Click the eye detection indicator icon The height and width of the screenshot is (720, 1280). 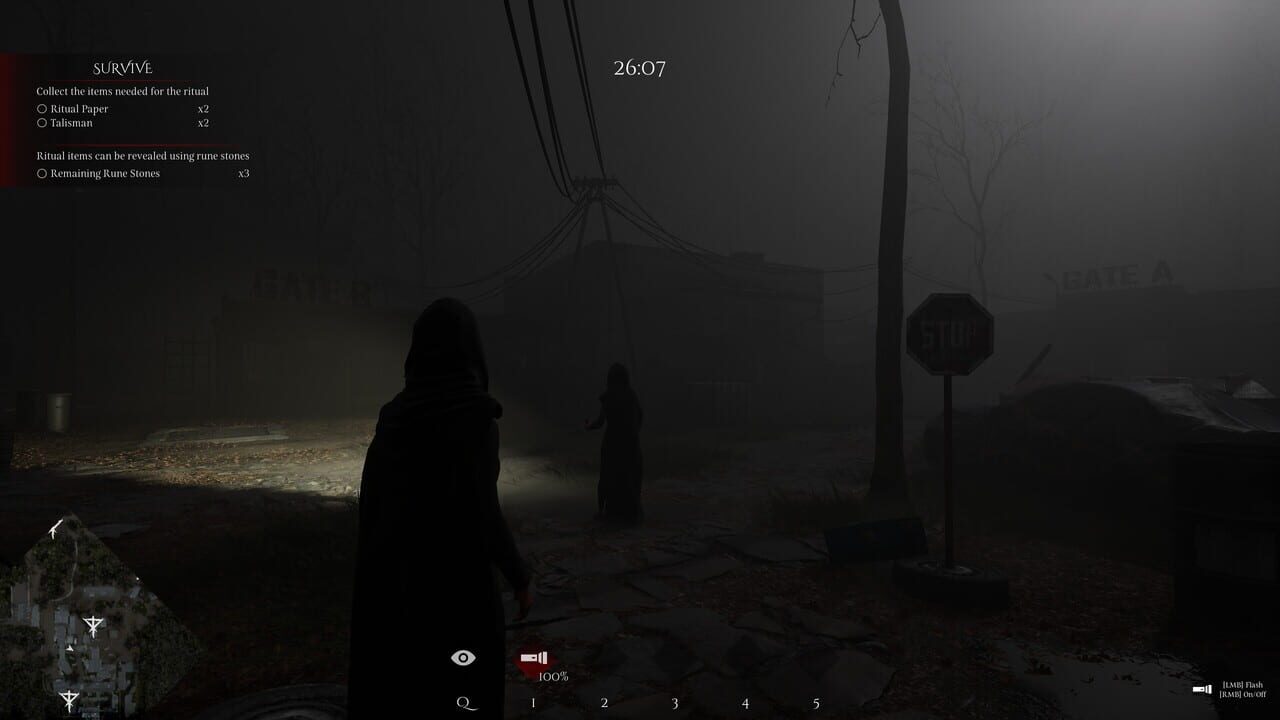click(x=461, y=656)
